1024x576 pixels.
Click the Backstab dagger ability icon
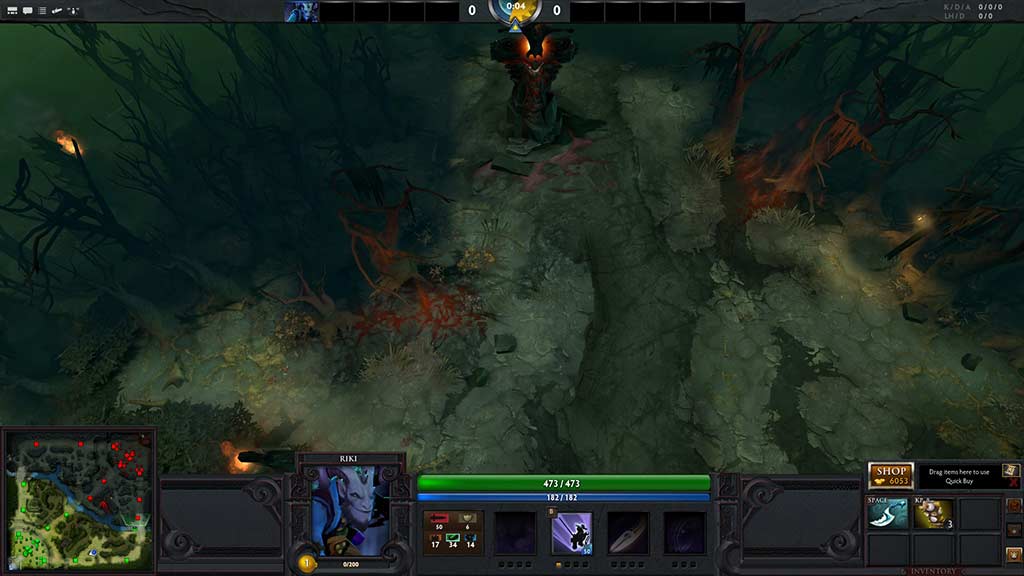628,533
